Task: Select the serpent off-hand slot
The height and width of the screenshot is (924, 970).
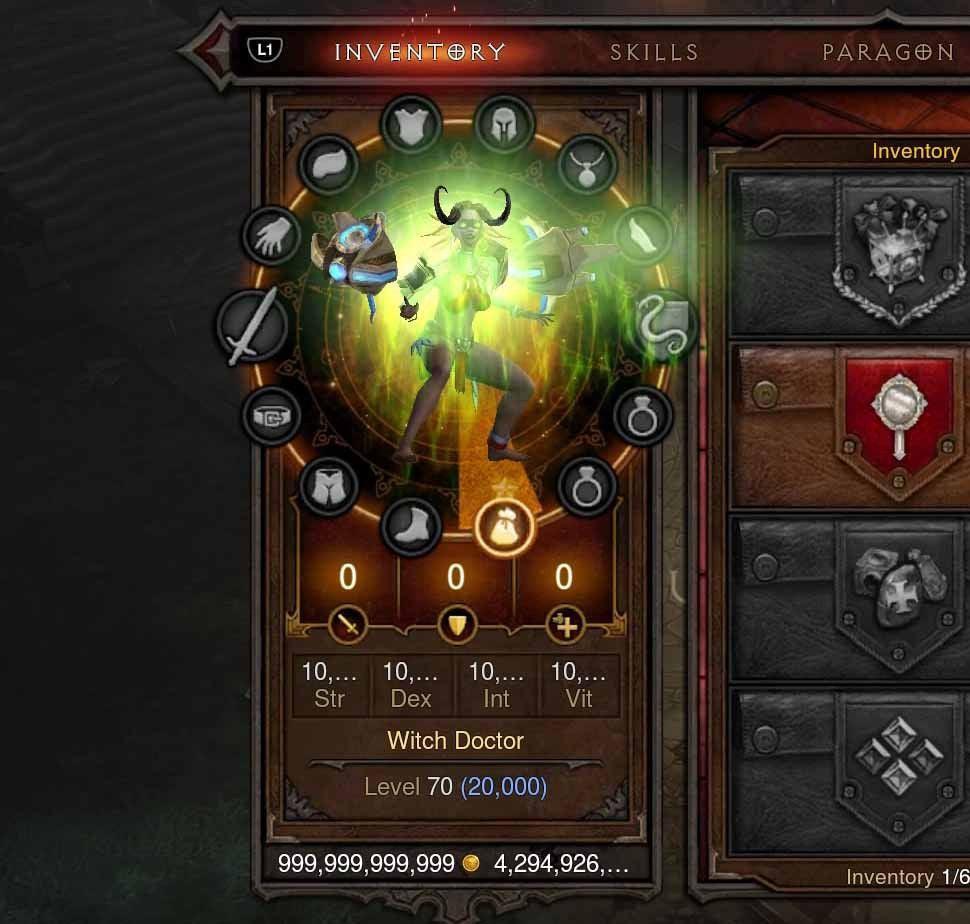Action: pyautogui.click(x=662, y=326)
